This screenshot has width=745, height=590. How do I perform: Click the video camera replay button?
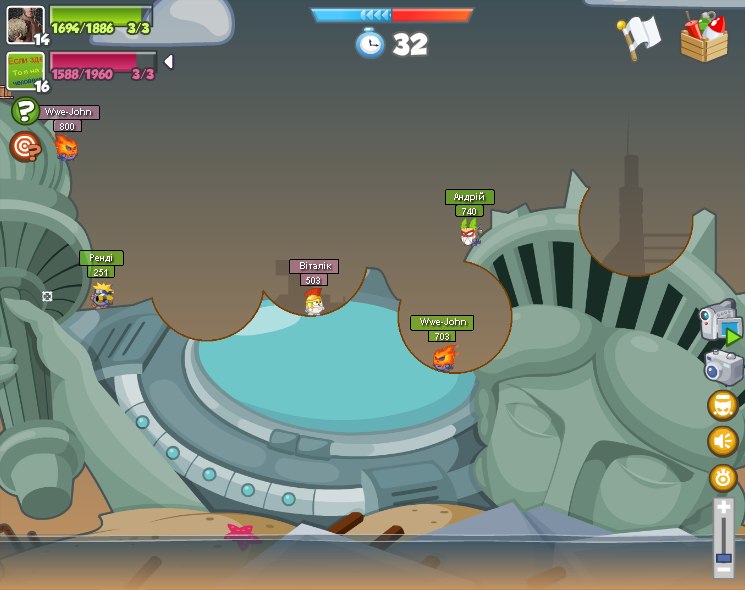coord(720,322)
